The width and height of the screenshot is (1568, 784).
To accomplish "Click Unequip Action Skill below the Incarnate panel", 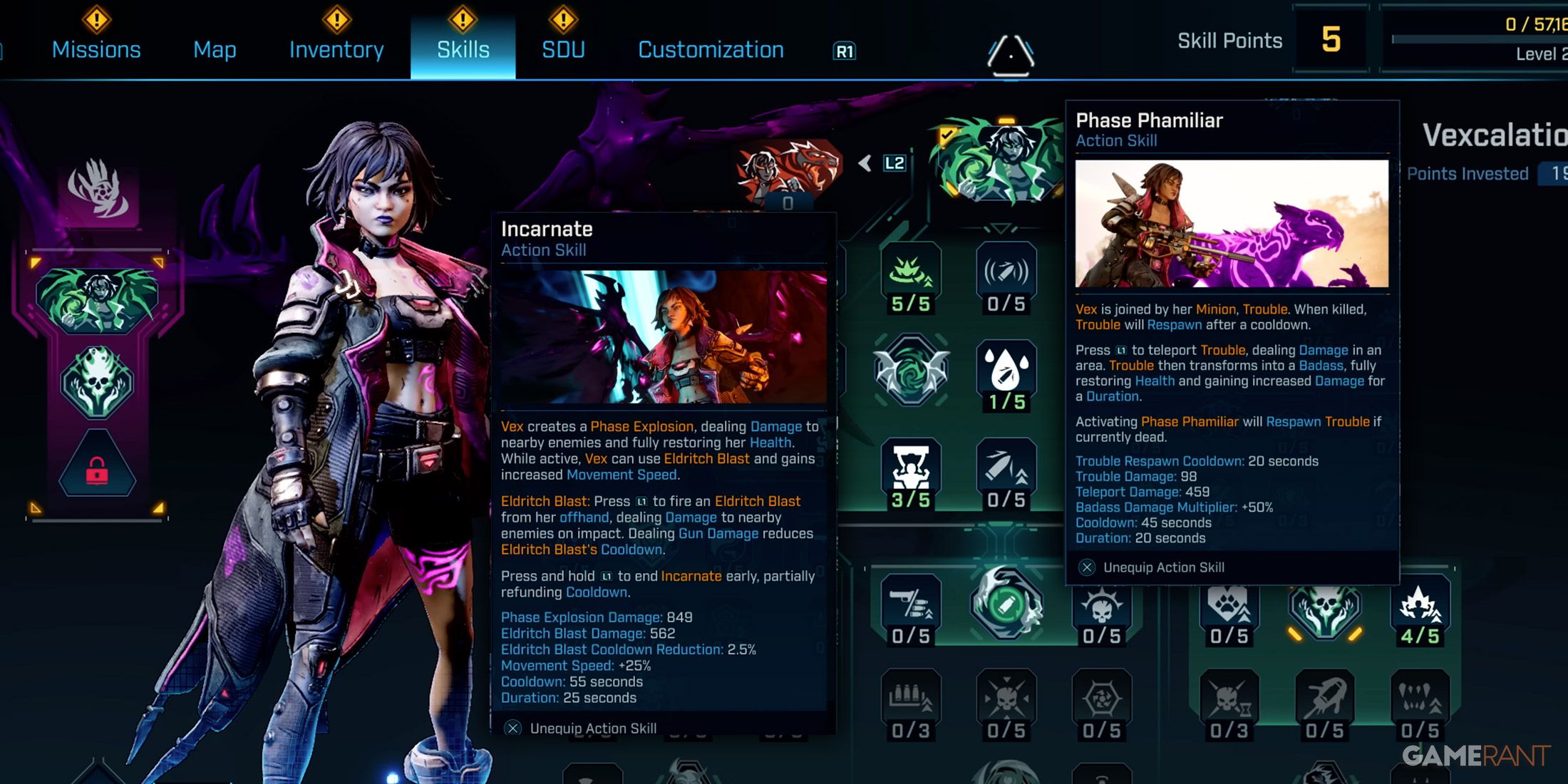I will 592,728.
